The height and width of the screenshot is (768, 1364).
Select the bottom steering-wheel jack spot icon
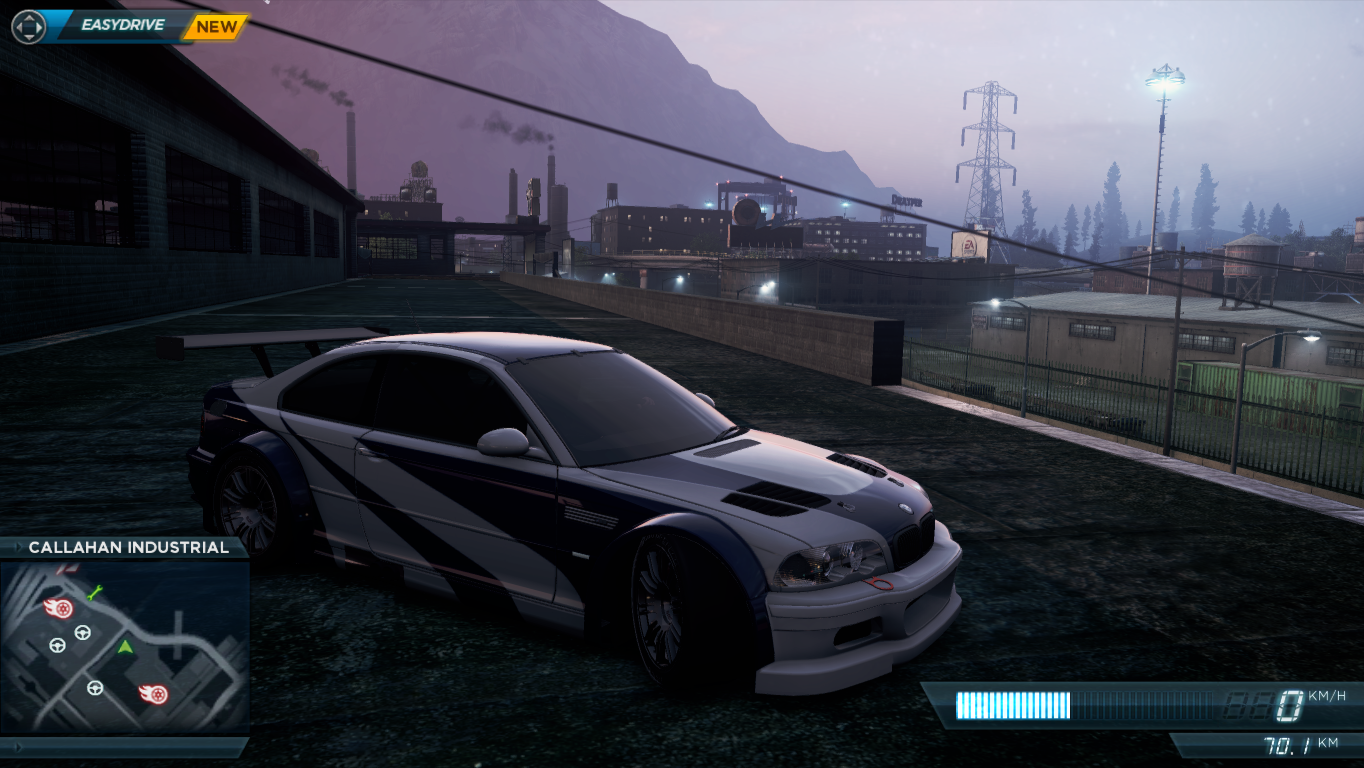95,687
